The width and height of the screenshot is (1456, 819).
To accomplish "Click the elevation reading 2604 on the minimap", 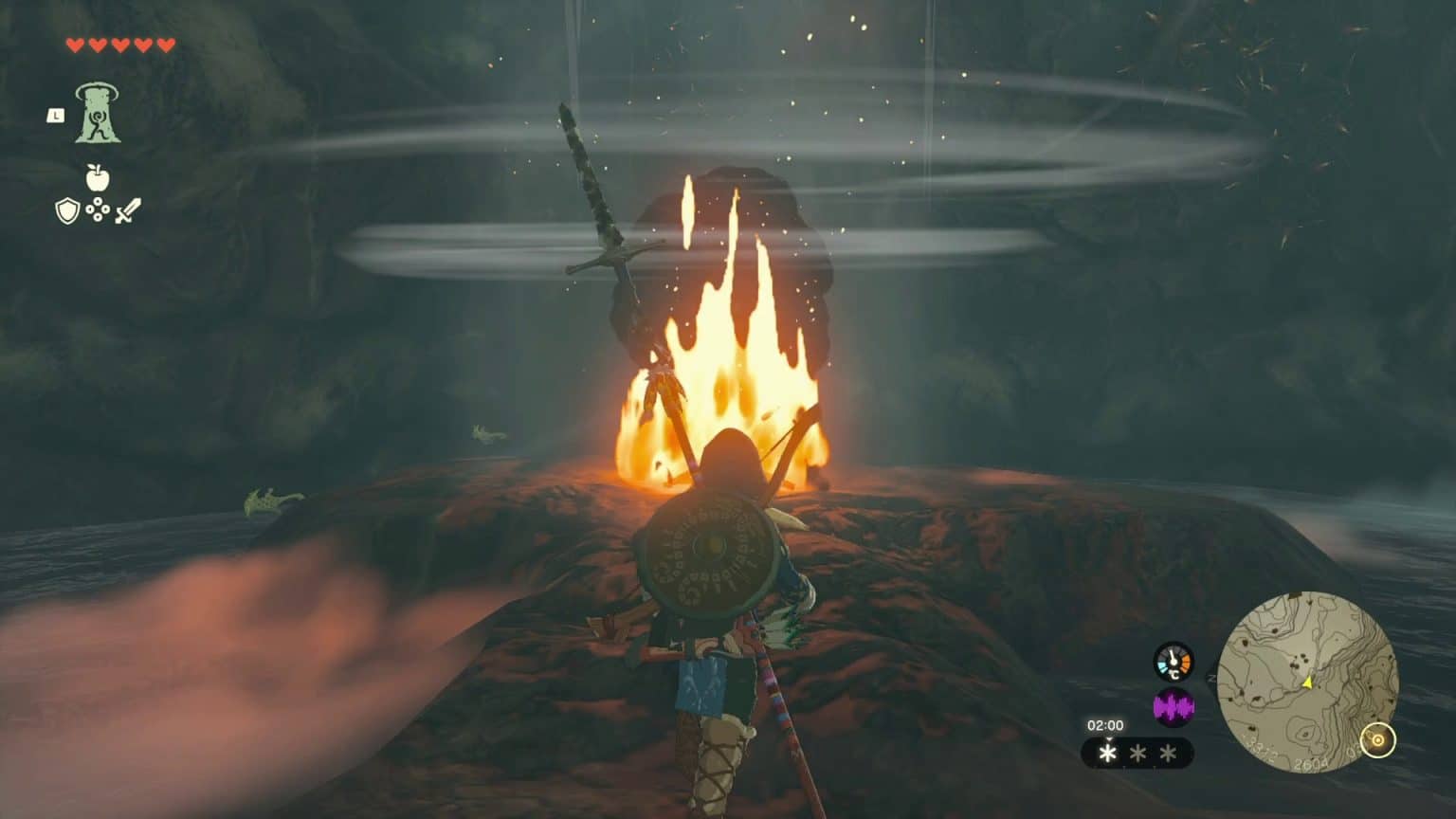I will (x=1310, y=764).
